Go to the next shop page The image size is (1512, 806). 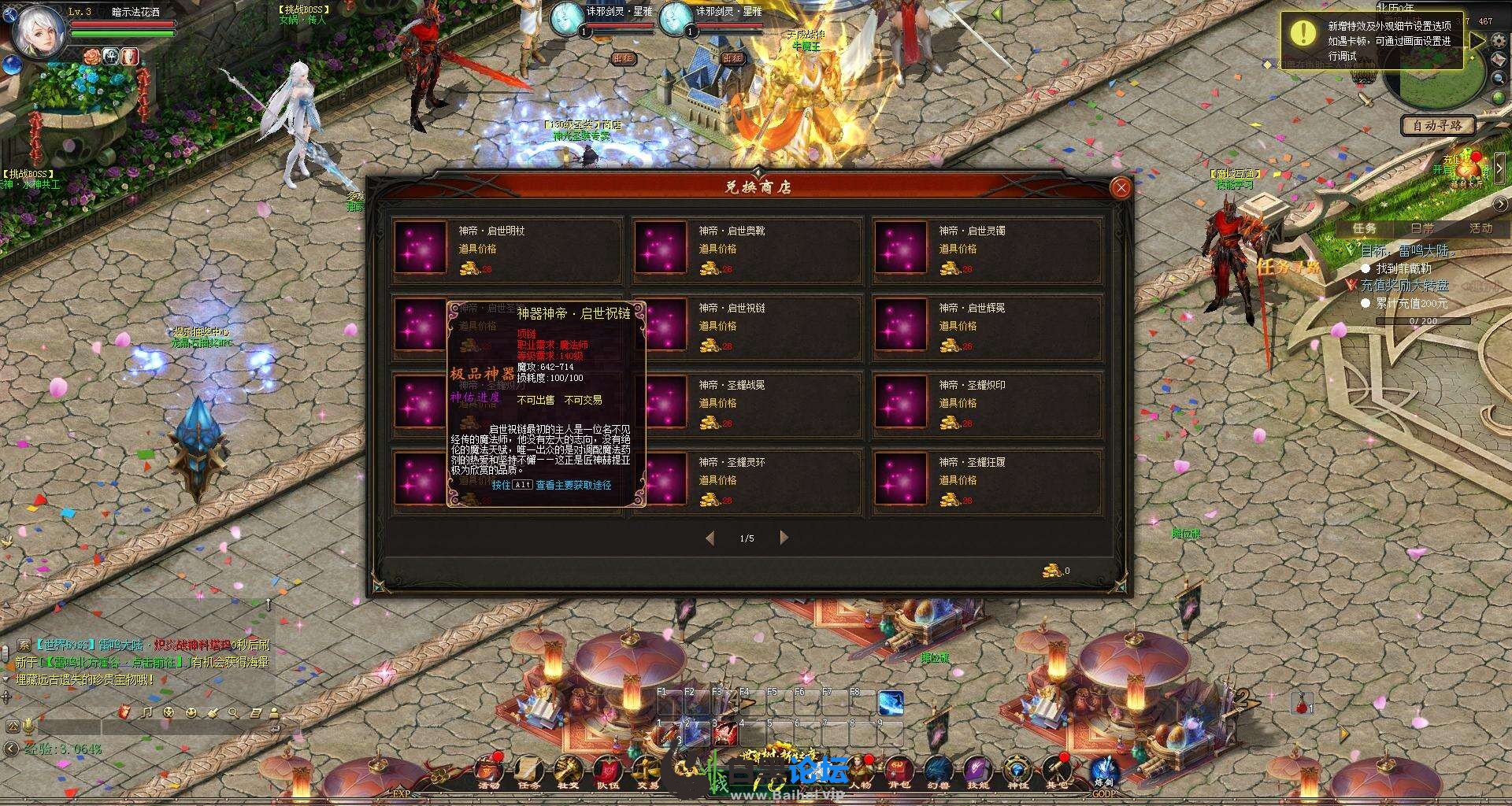point(784,538)
